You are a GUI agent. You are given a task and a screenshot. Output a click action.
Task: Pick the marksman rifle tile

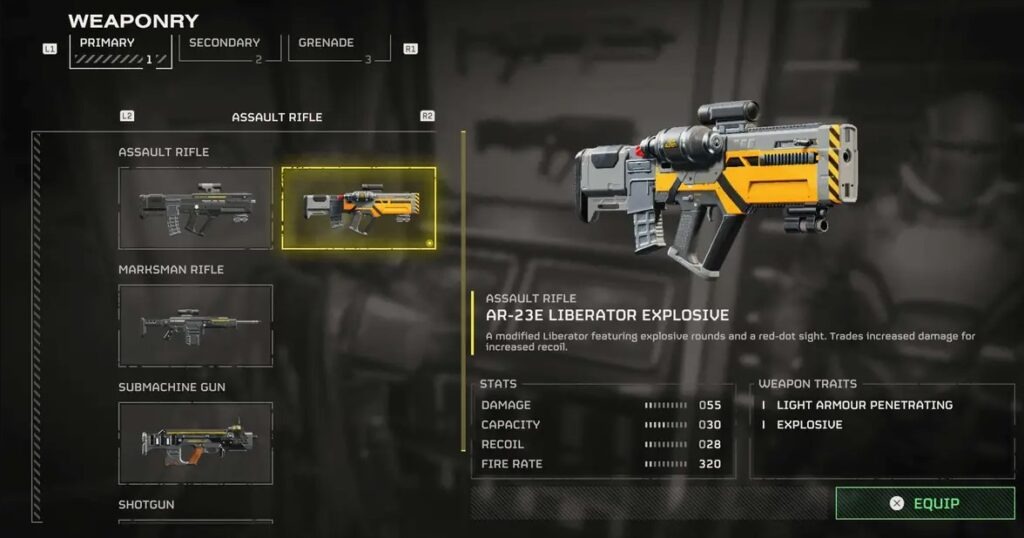[196, 325]
